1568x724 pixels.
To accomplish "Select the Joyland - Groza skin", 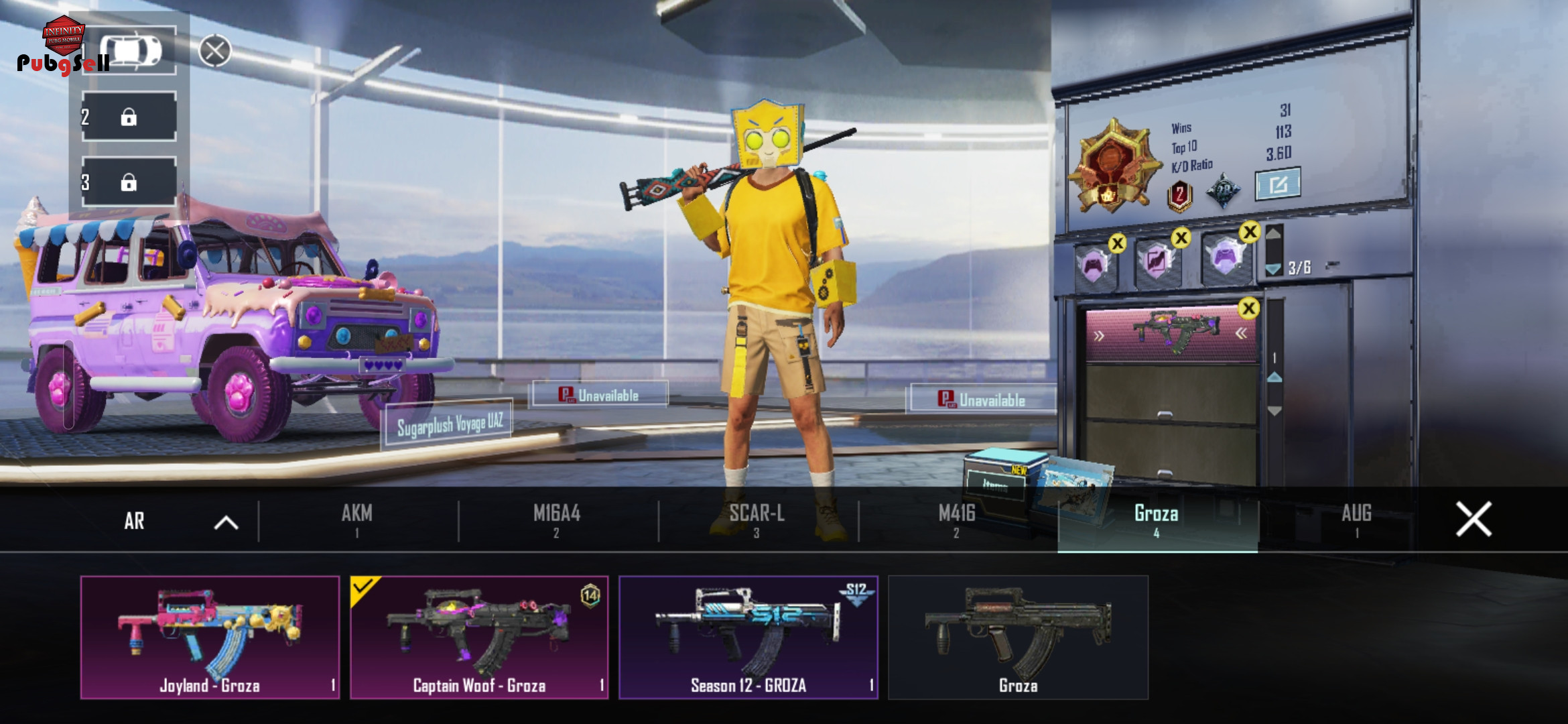I will pyautogui.click(x=210, y=638).
